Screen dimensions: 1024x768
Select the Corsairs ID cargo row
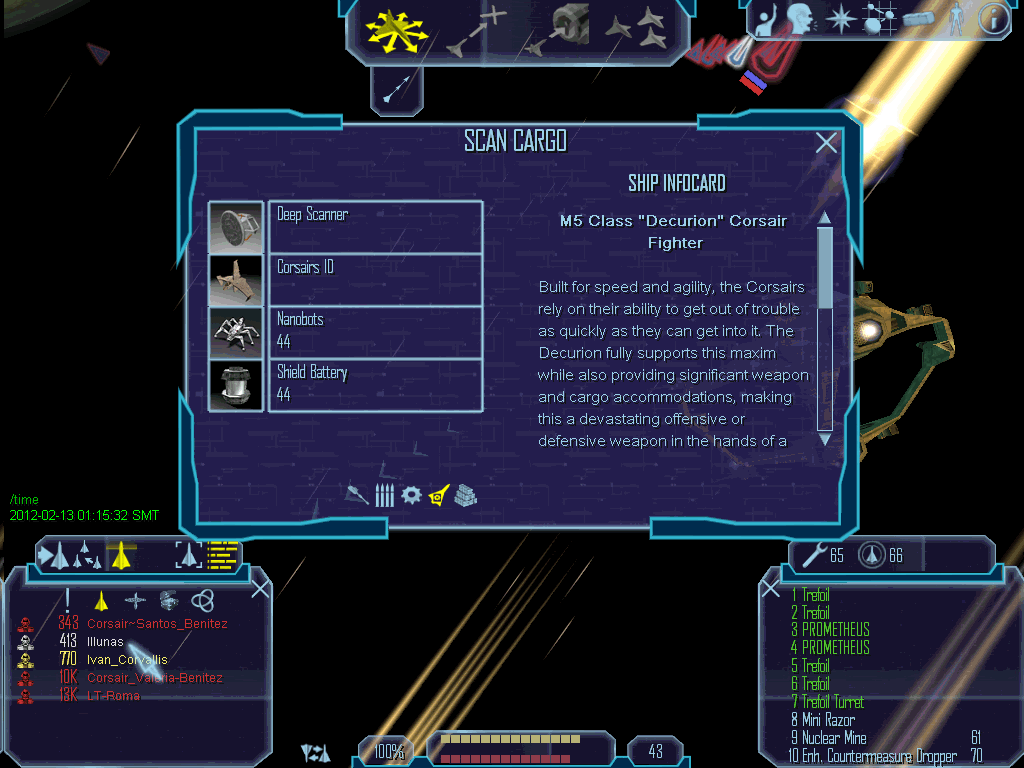[x=375, y=279]
